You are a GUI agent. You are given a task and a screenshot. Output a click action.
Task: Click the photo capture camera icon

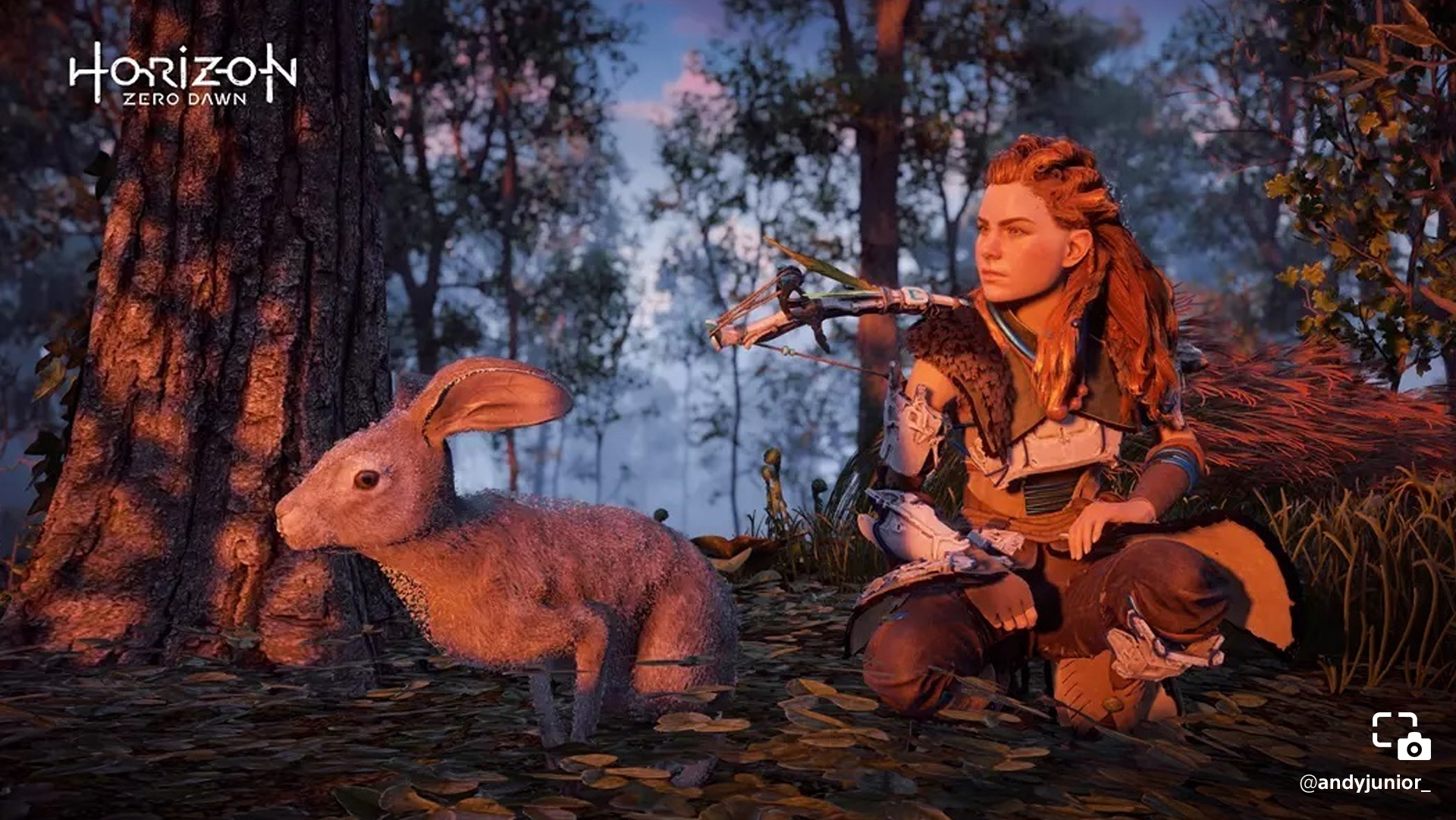(x=1401, y=736)
